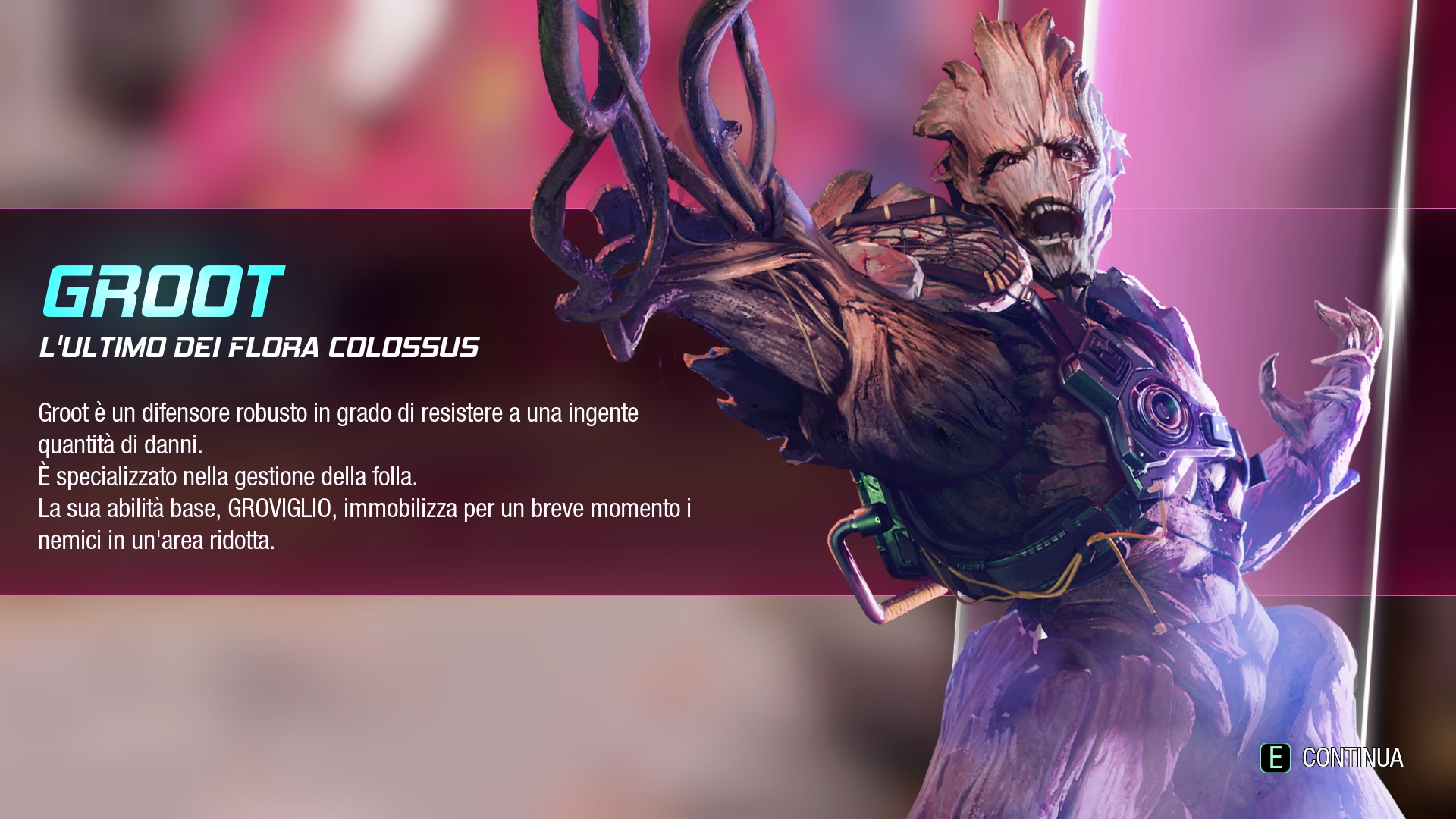Select the L'ULTIMO DEI FLORA COLOSSUS subtitle
Screen dimensions: 1456x819
pos(258,347)
